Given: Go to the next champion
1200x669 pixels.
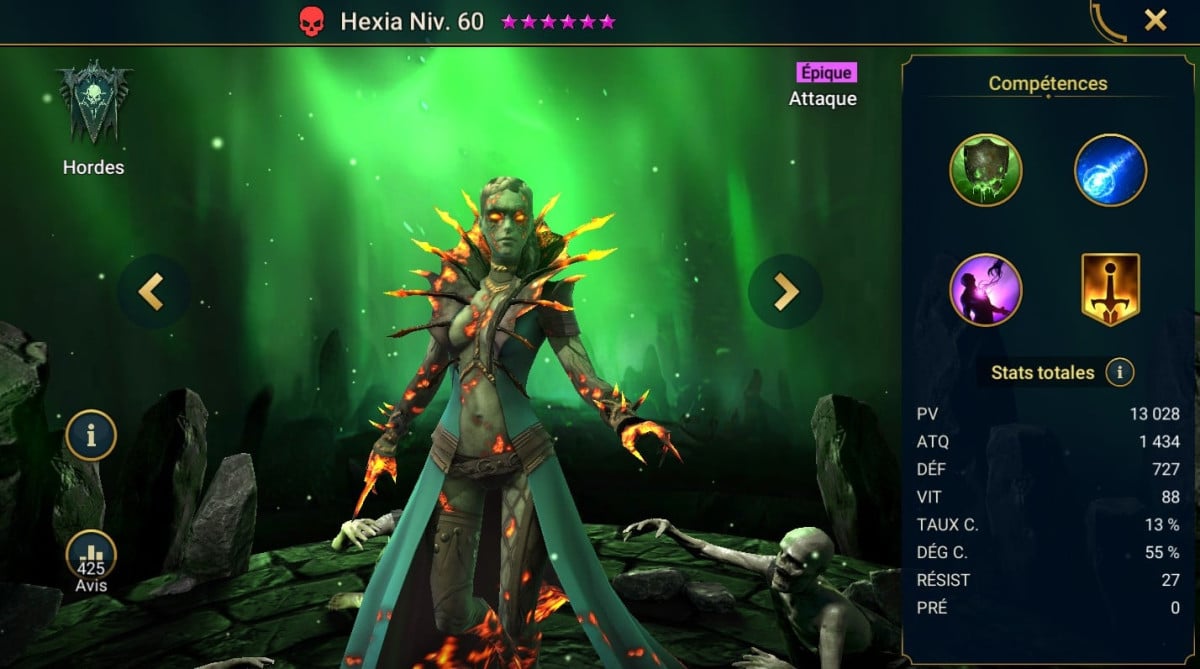Looking at the screenshot, I should click(x=785, y=291).
